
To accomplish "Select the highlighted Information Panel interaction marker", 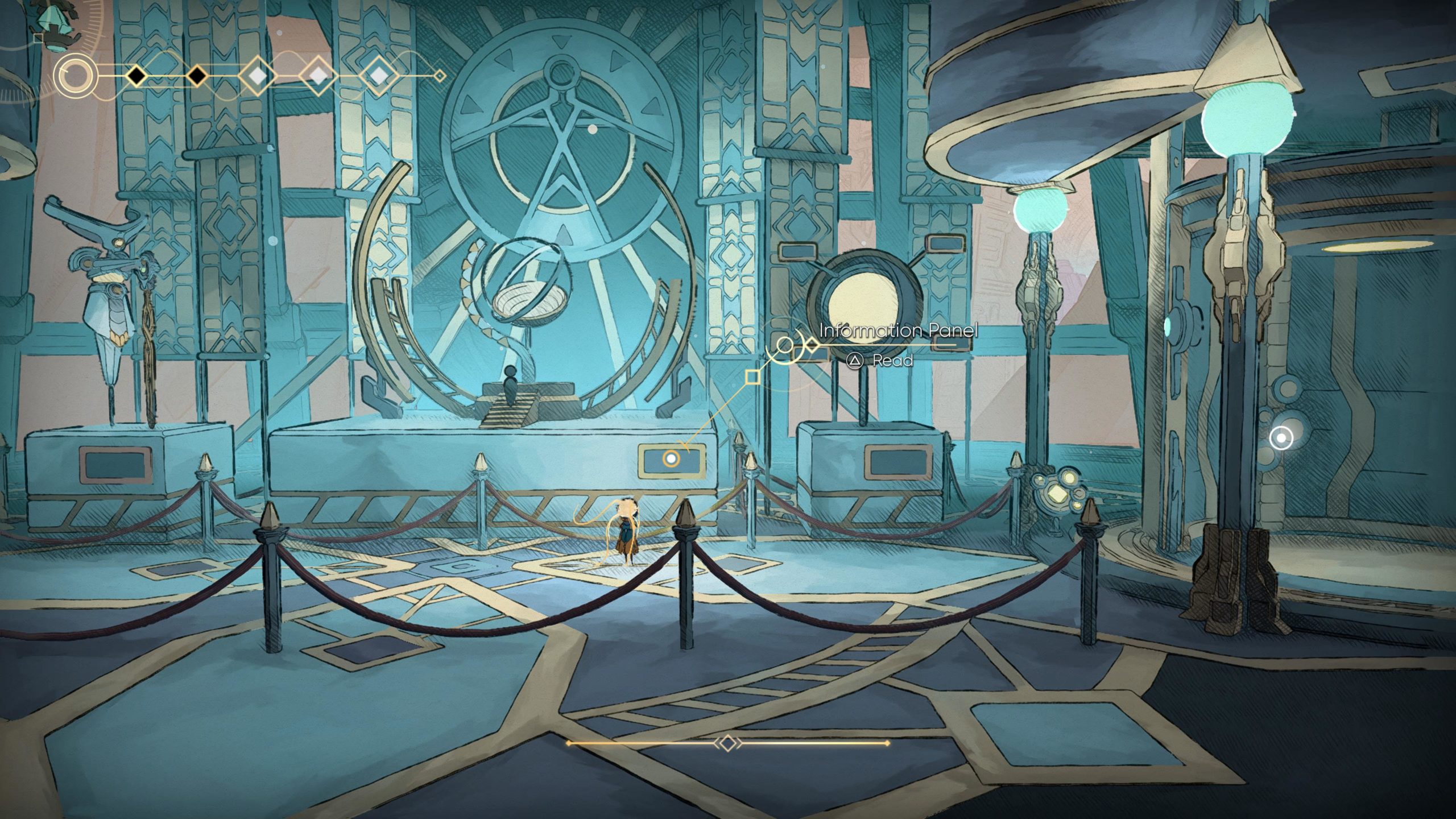I will pyautogui.click(x=671, y=458).
